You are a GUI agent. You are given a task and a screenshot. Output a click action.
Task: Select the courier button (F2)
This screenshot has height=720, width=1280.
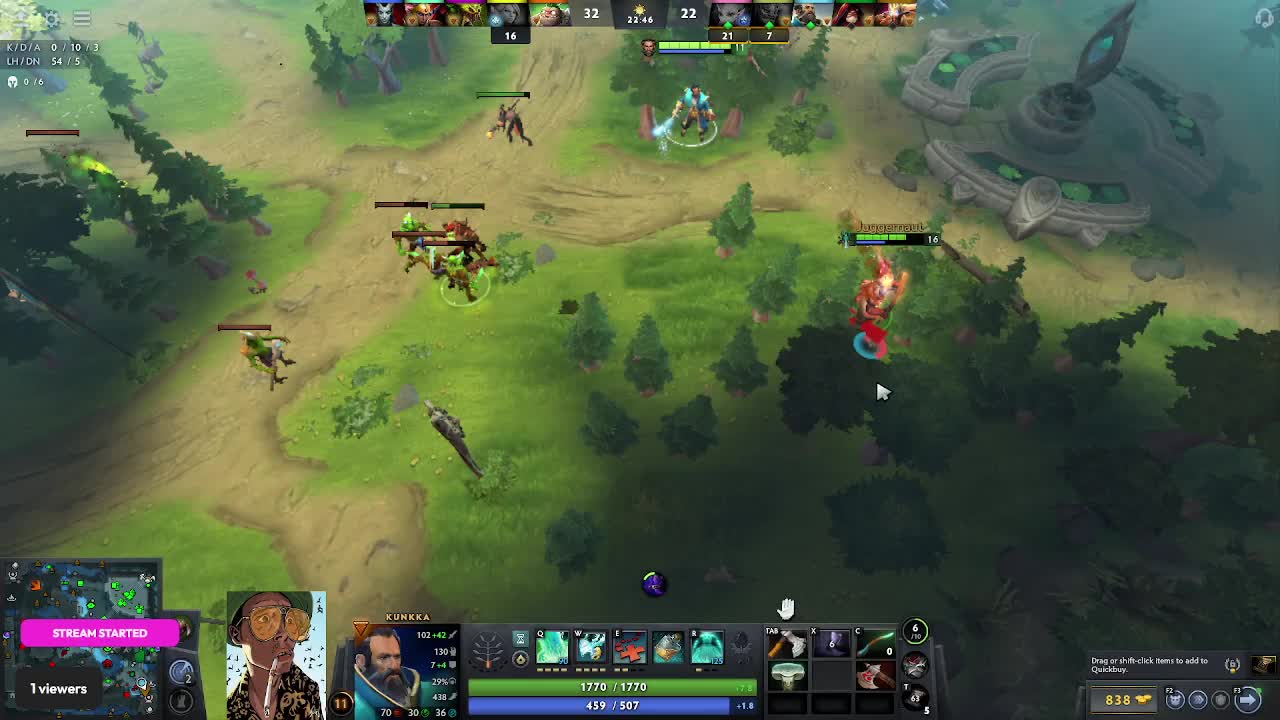(x=1176, y=699)
